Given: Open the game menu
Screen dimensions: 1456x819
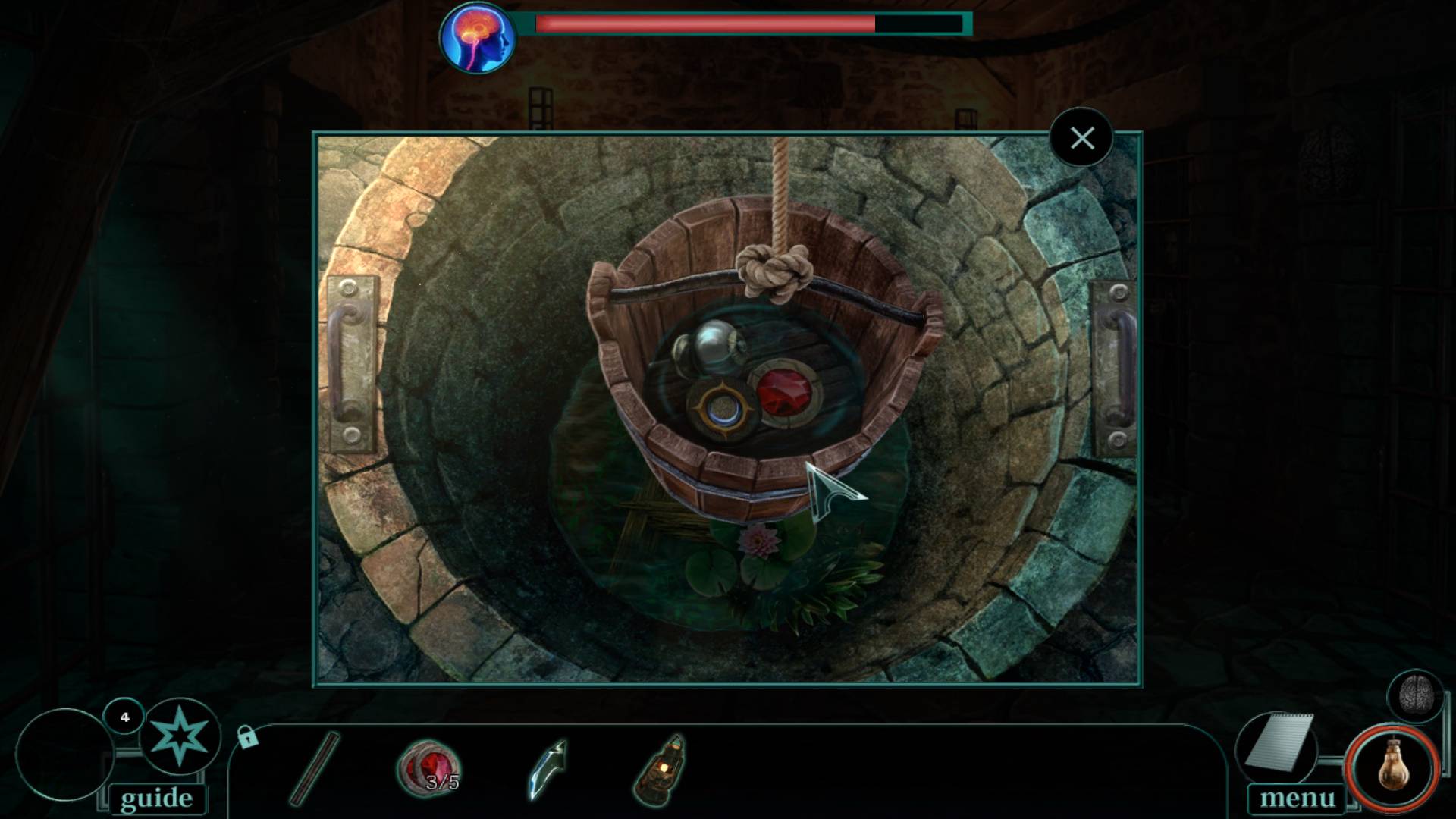Looking at the screenshot, I should click(x=1297, y=798).
